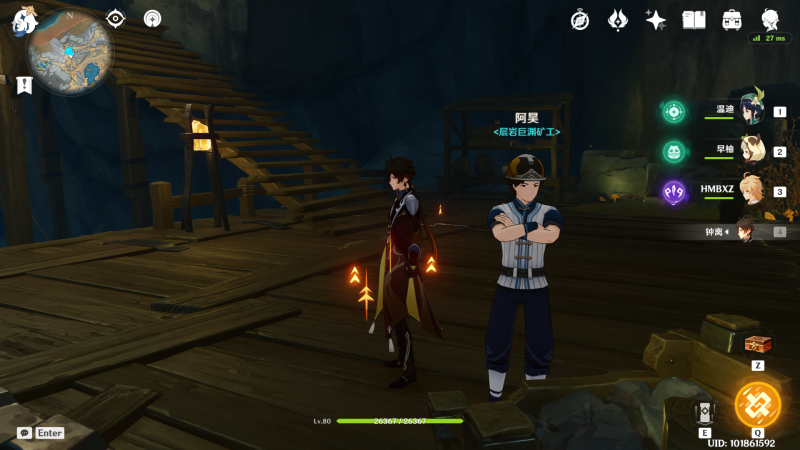Image resolution: width=800 pixels, height=450 pixels.
Task: Click the circular icon right of the eye
Action: [152, 18]
